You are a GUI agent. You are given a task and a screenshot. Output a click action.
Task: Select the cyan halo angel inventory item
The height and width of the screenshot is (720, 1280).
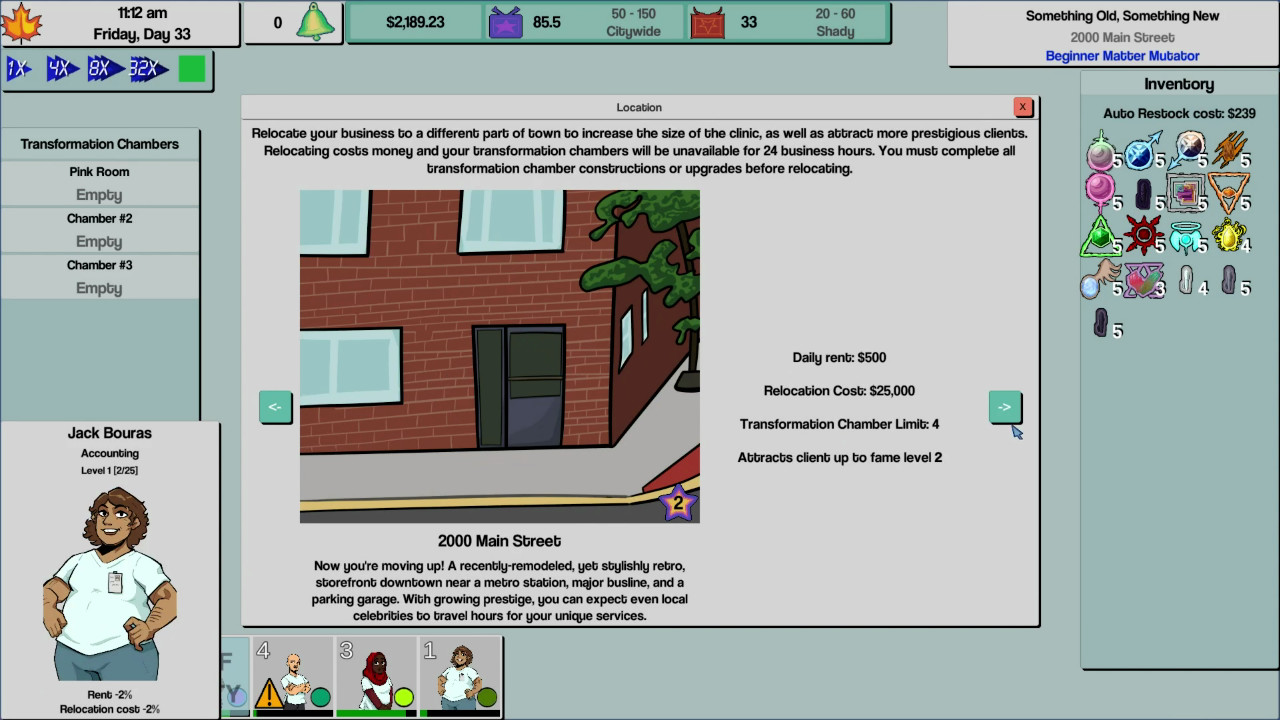pyautogui.click(x=1186, y=236)
